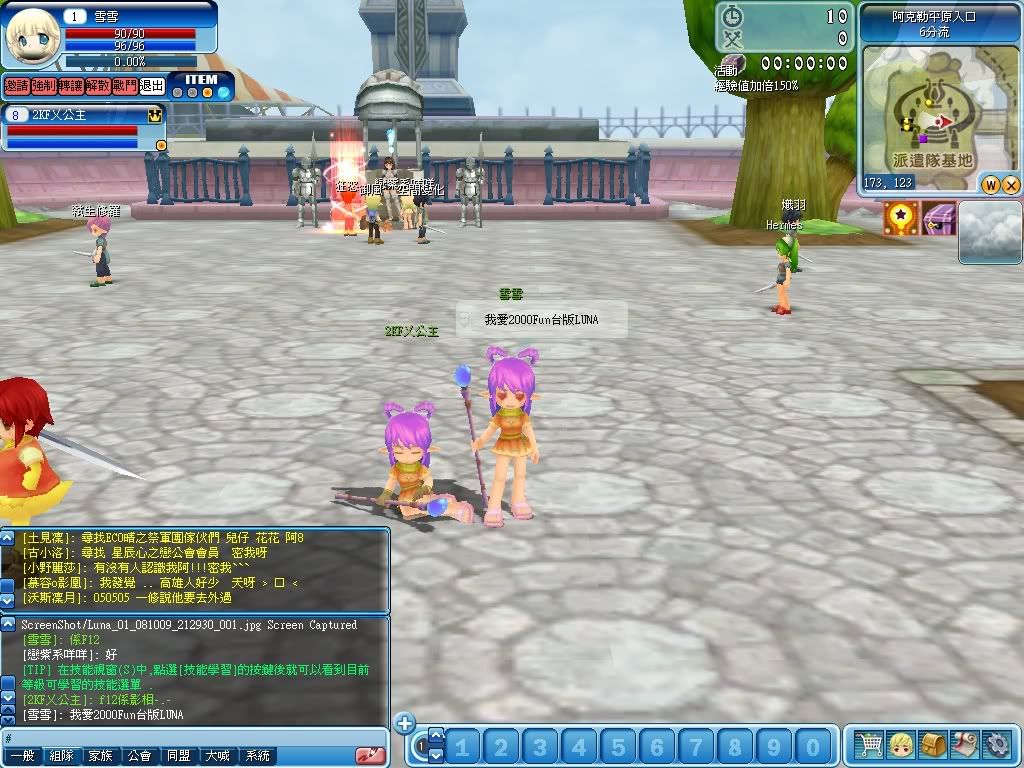Leave the party with 退出
1024x768 pixels.
point(151,87)
